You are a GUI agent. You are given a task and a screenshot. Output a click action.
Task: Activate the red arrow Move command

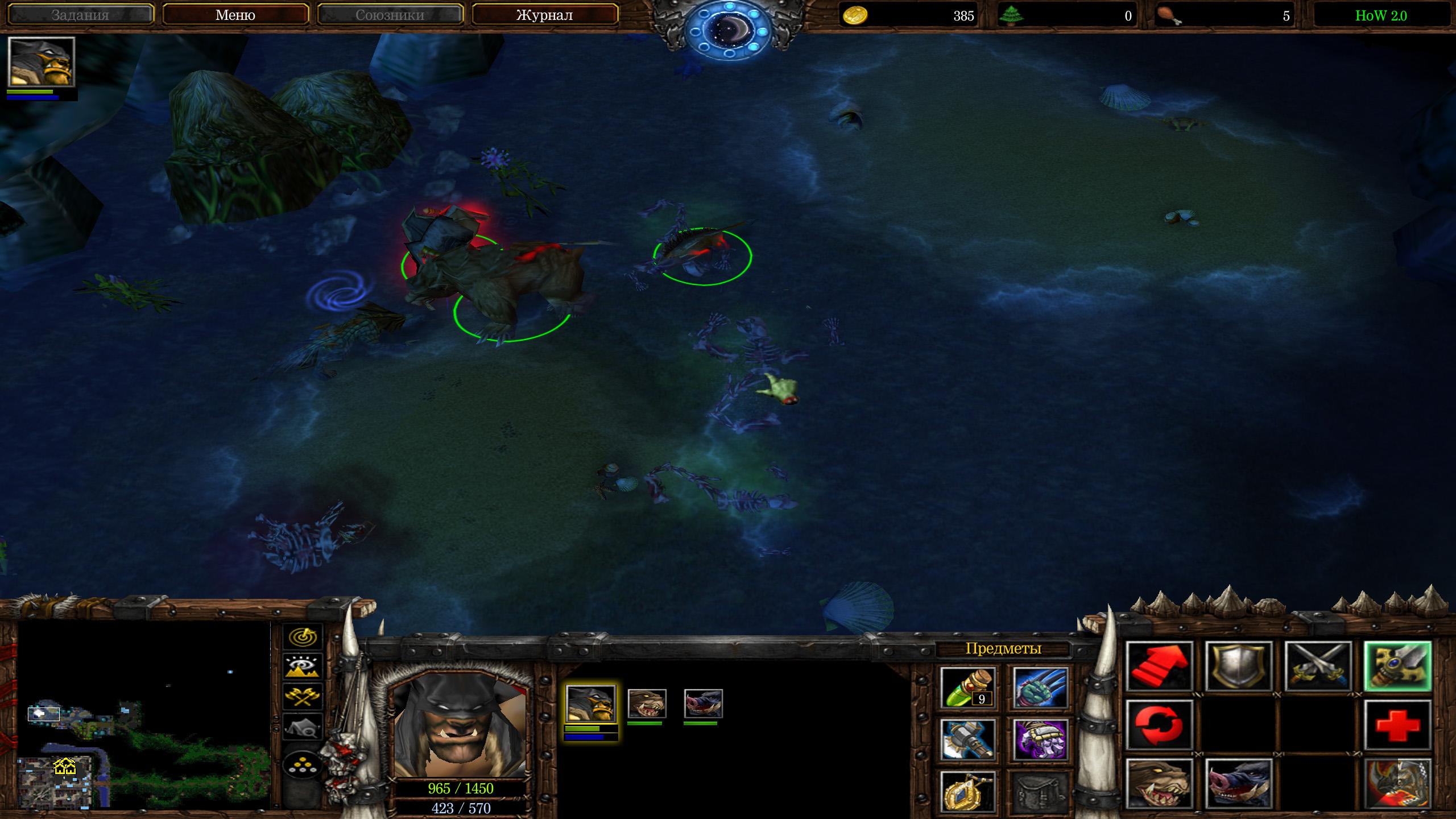[1159, 667]
